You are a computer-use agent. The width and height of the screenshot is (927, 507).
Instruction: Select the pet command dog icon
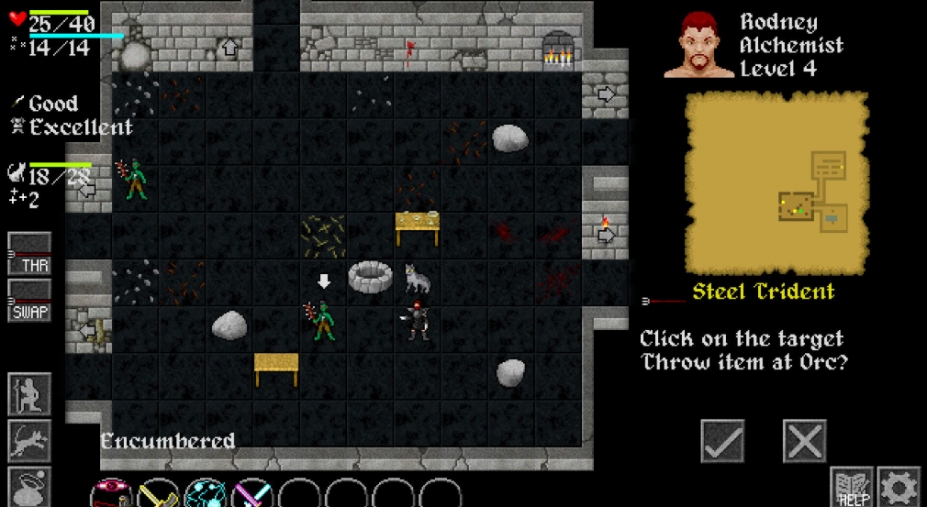coord(30,441)
